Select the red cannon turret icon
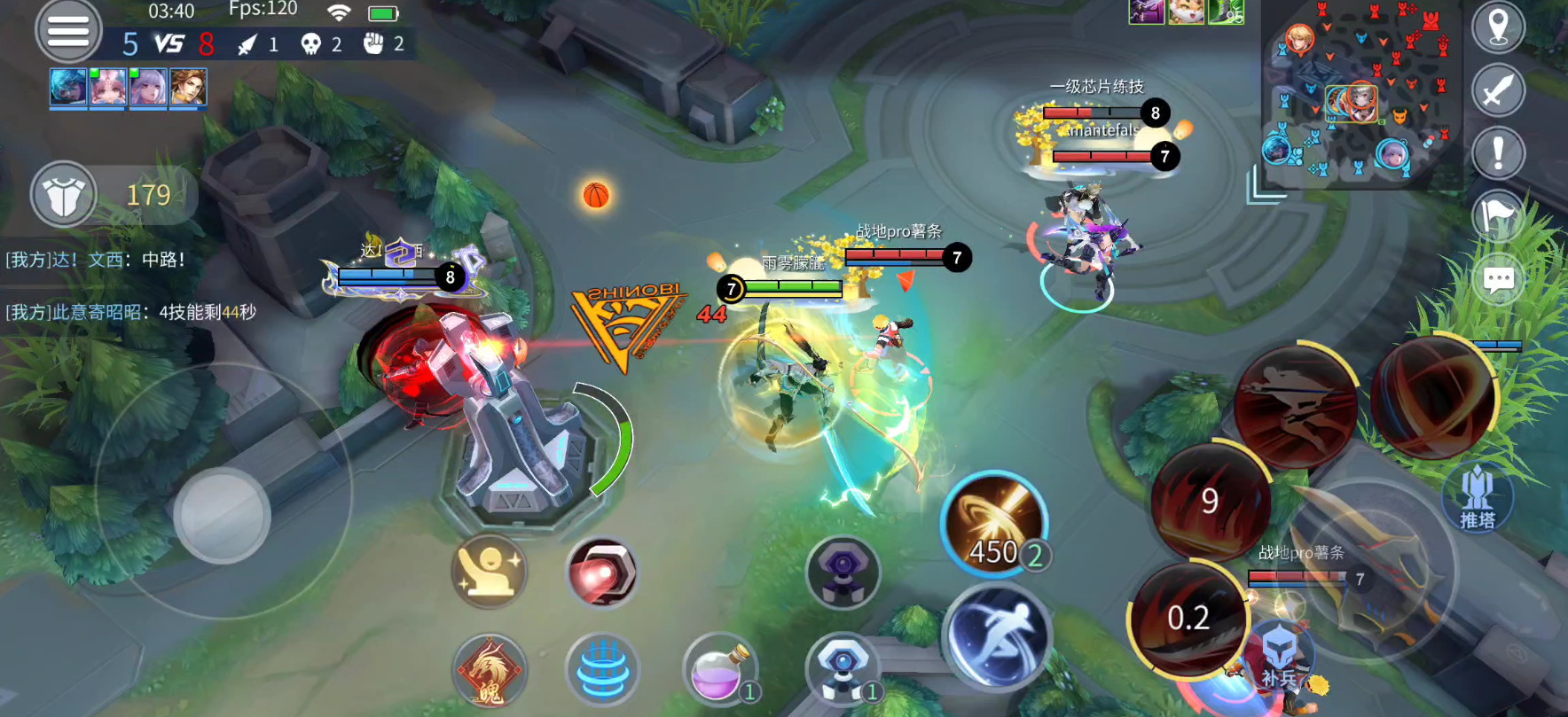 click(601, 572)
